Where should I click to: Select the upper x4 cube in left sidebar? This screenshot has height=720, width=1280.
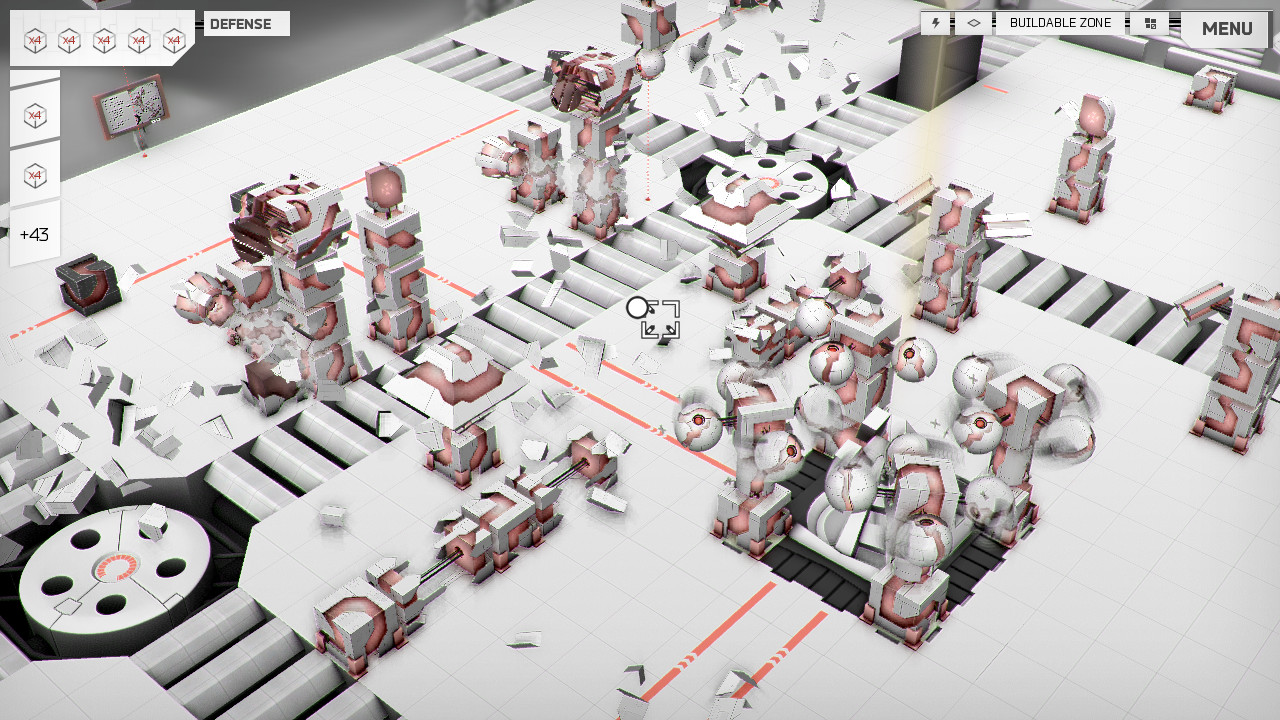pos(34,113)
